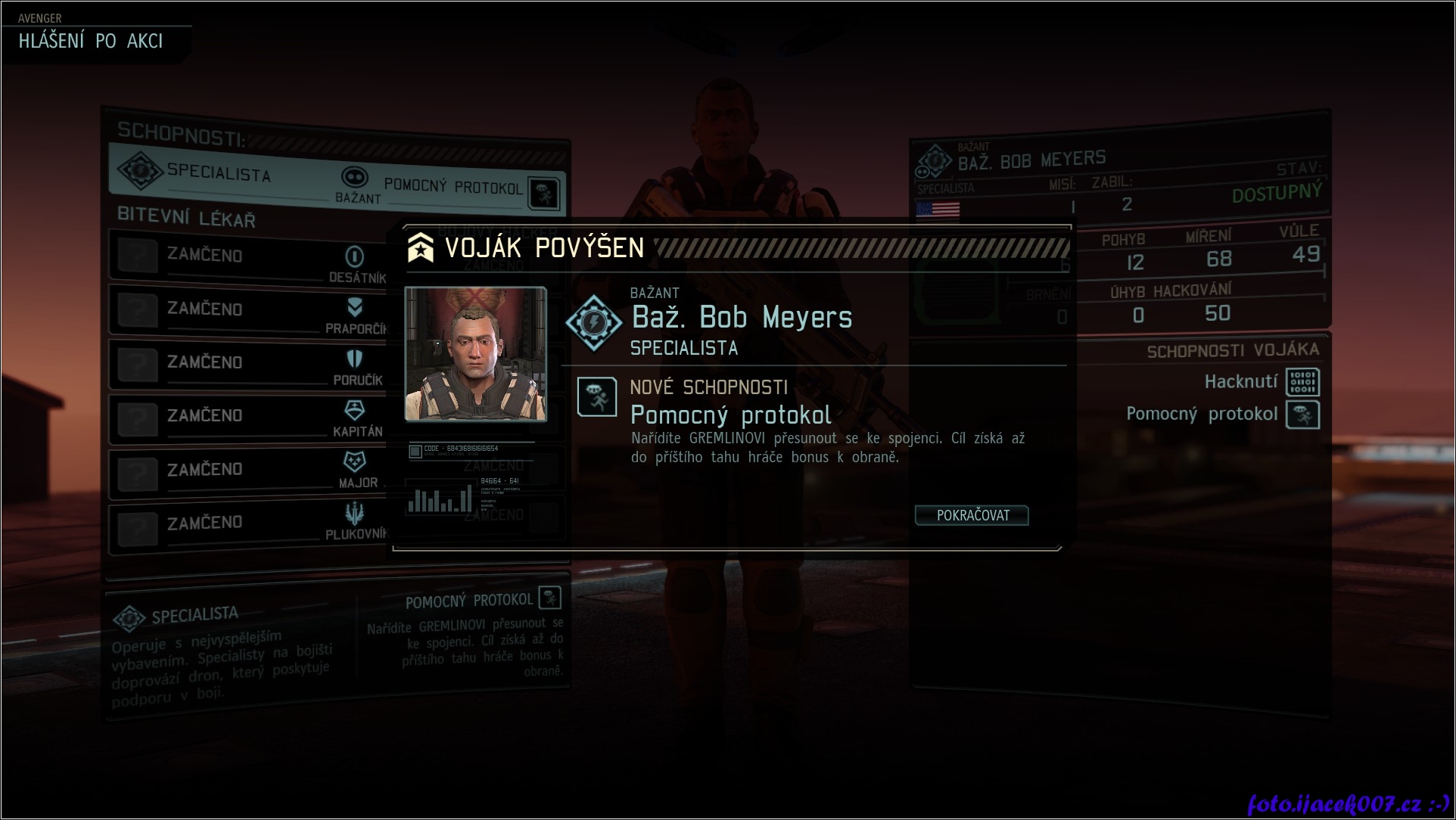Image resolution: width=1456 pixels, height=820 pixels.
Task: Click the Hacknutí soldier ability icon
Action: click(1302, 382)
